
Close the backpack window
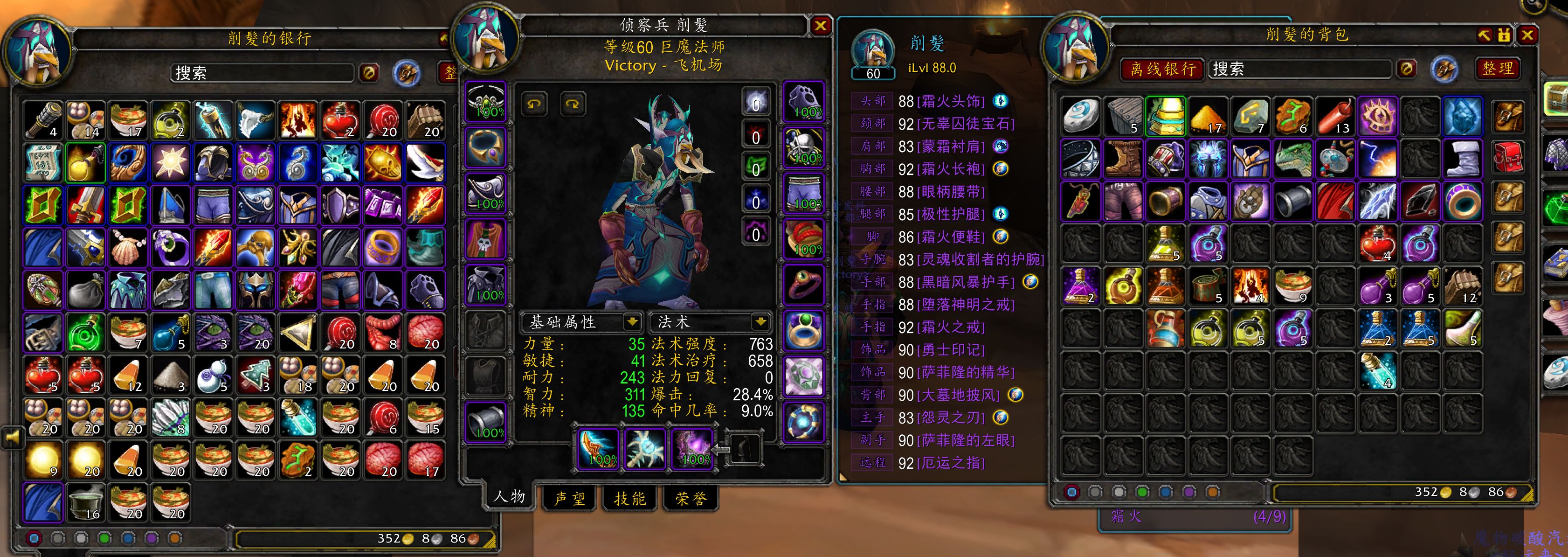coord(1527,35)
